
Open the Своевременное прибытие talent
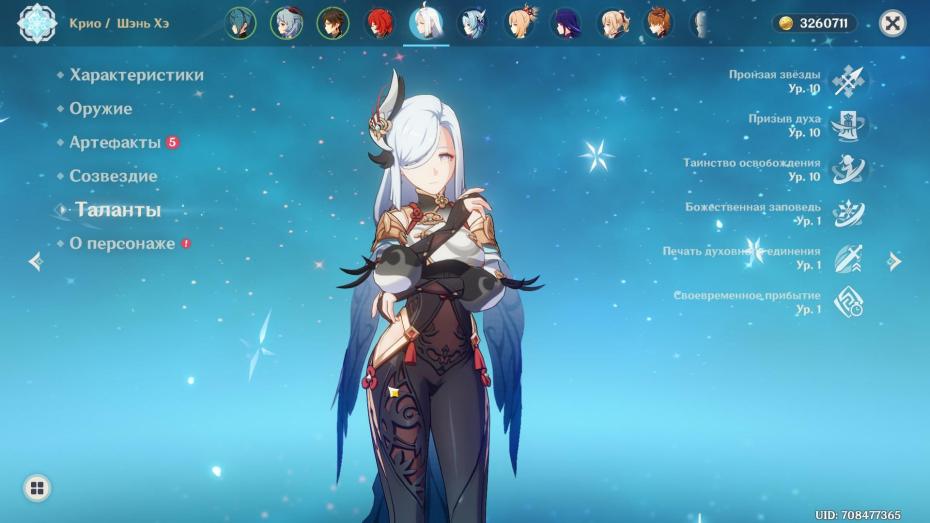point(849,301)
